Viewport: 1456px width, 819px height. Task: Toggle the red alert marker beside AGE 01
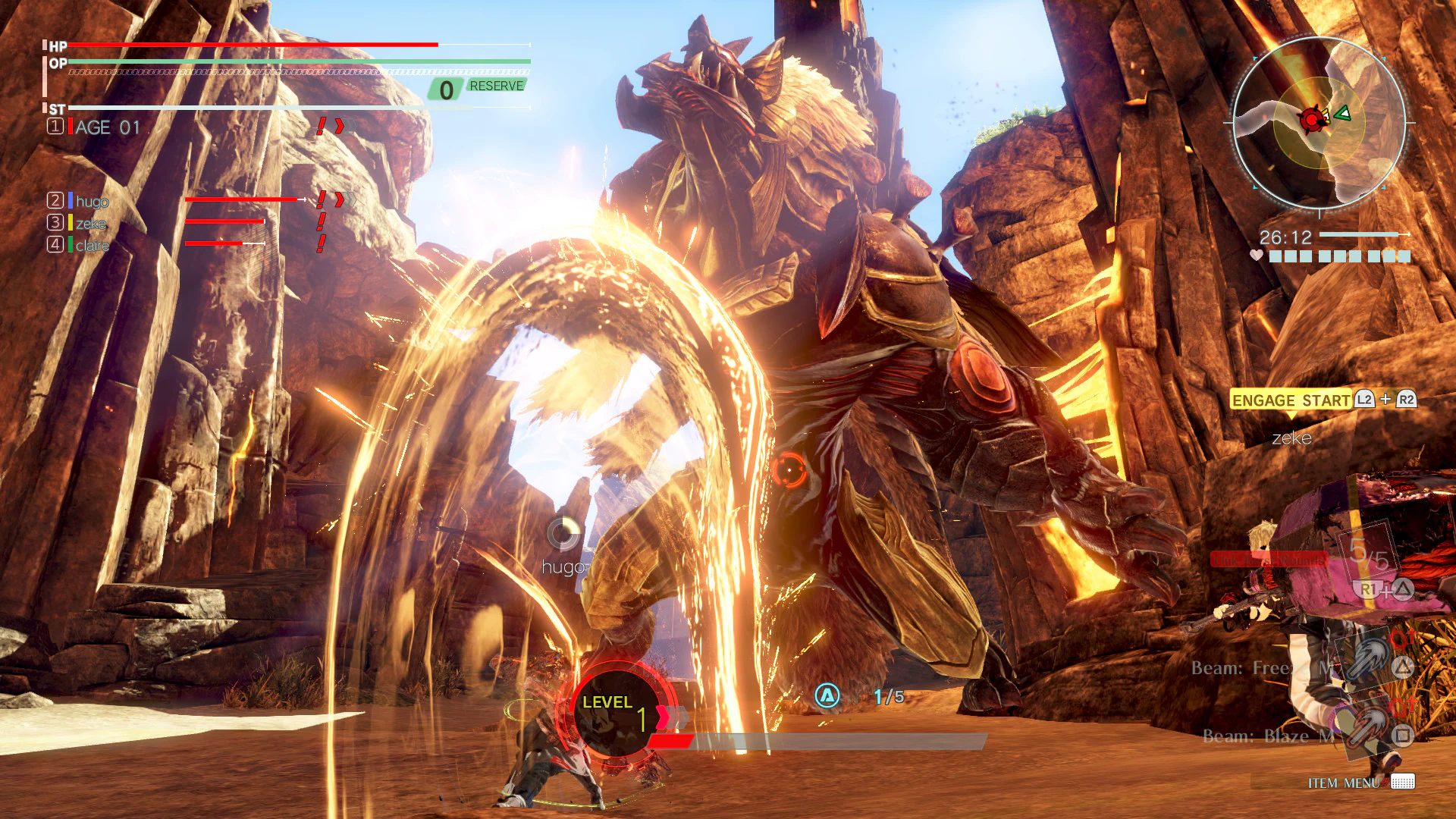tap(321, 126)
